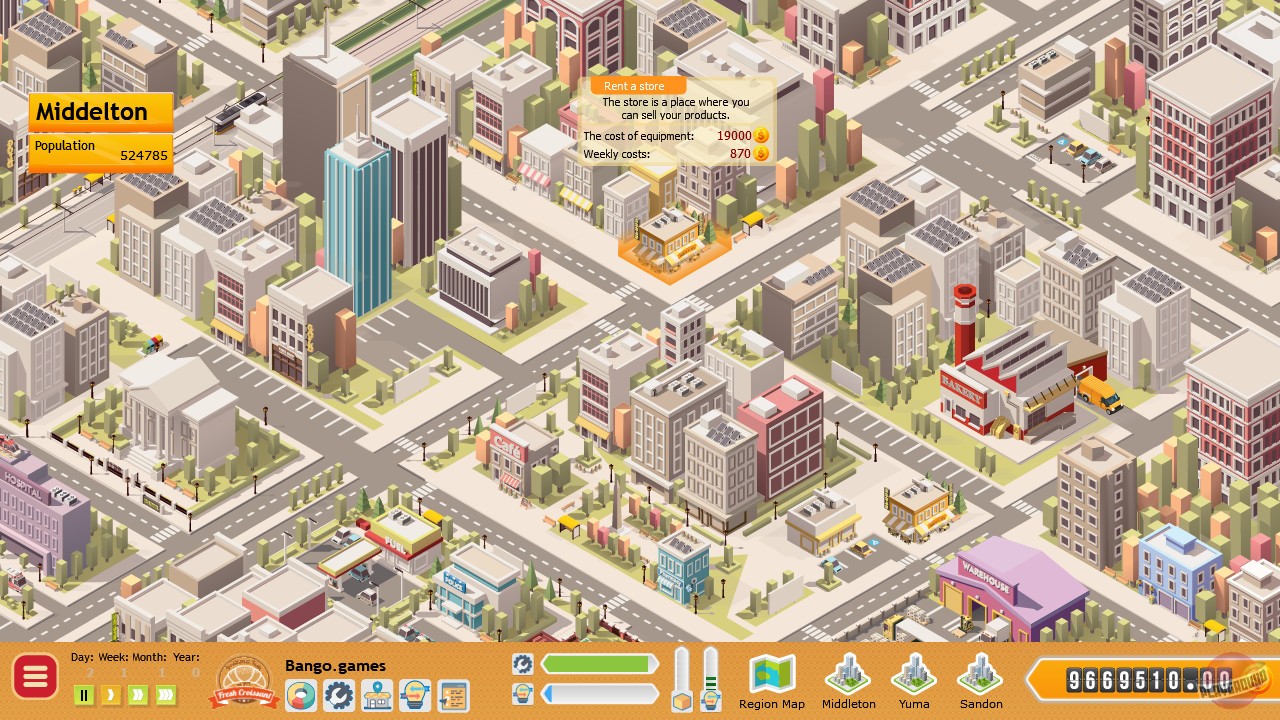Pause the game simulation
Image resolution: width=1280 pixels, height=720 pixels.
click(84, 693)
